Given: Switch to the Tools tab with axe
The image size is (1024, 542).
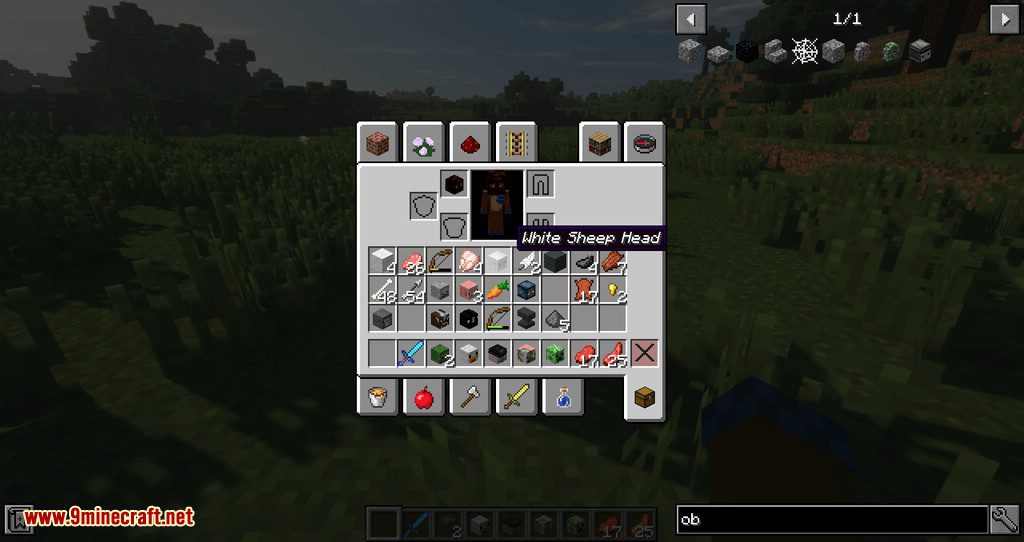Looking at the screenshot, I should (469, 398).
